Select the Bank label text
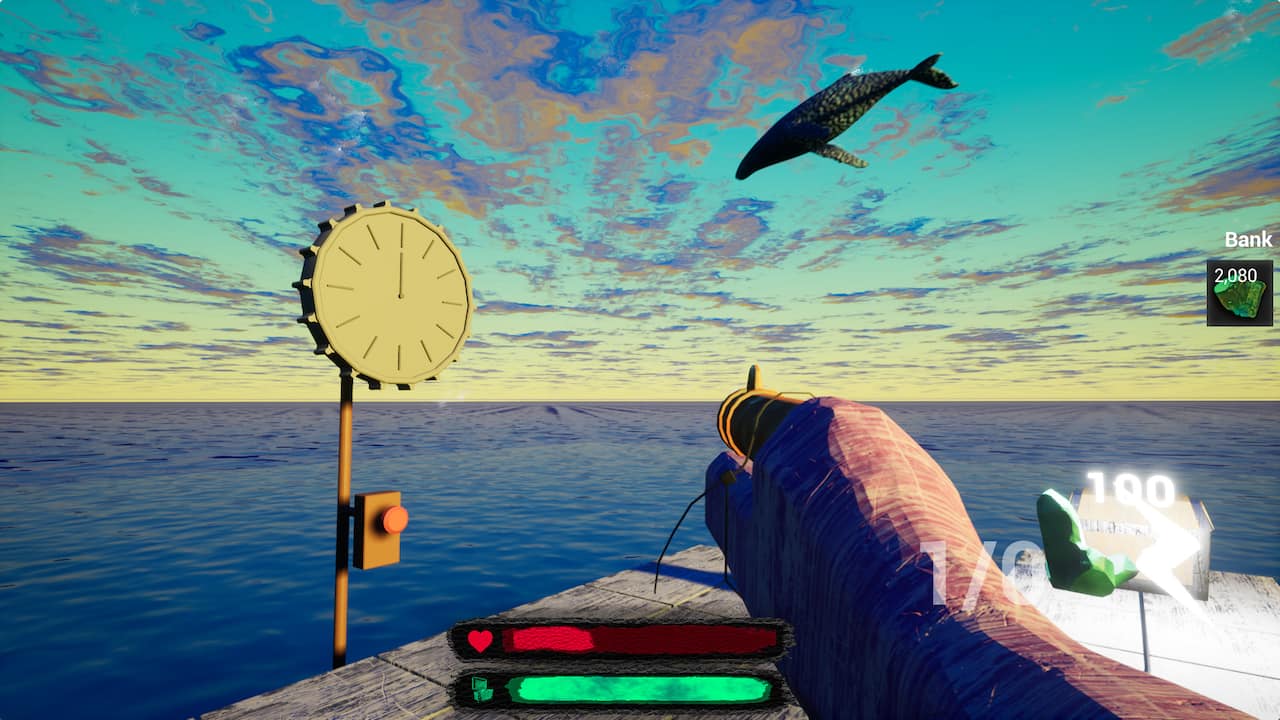Screen dimensions: 1280x720 tap(1246, 240)
